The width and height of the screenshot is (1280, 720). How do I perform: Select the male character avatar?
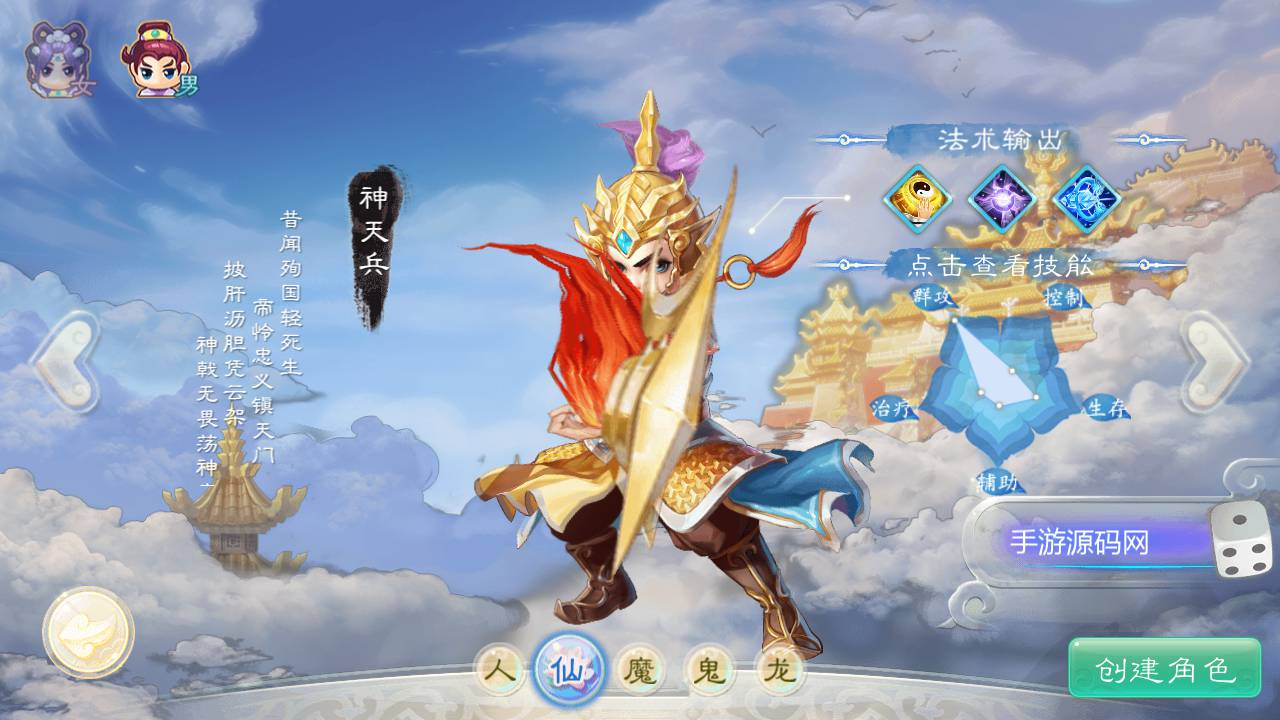pos(155,55)
